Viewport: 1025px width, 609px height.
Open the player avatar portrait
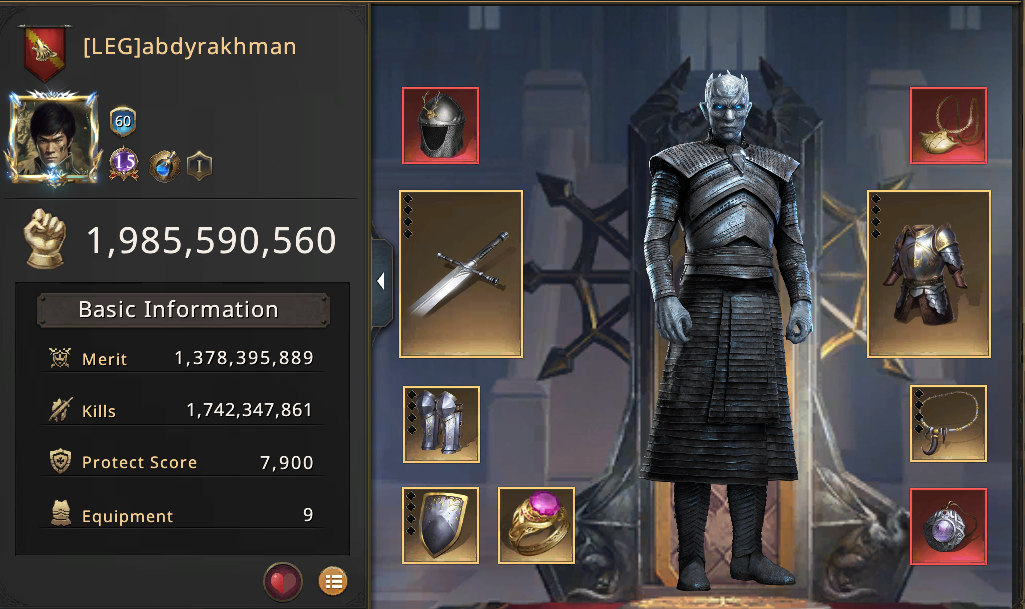pyautogui.click(x=52, y=136)
